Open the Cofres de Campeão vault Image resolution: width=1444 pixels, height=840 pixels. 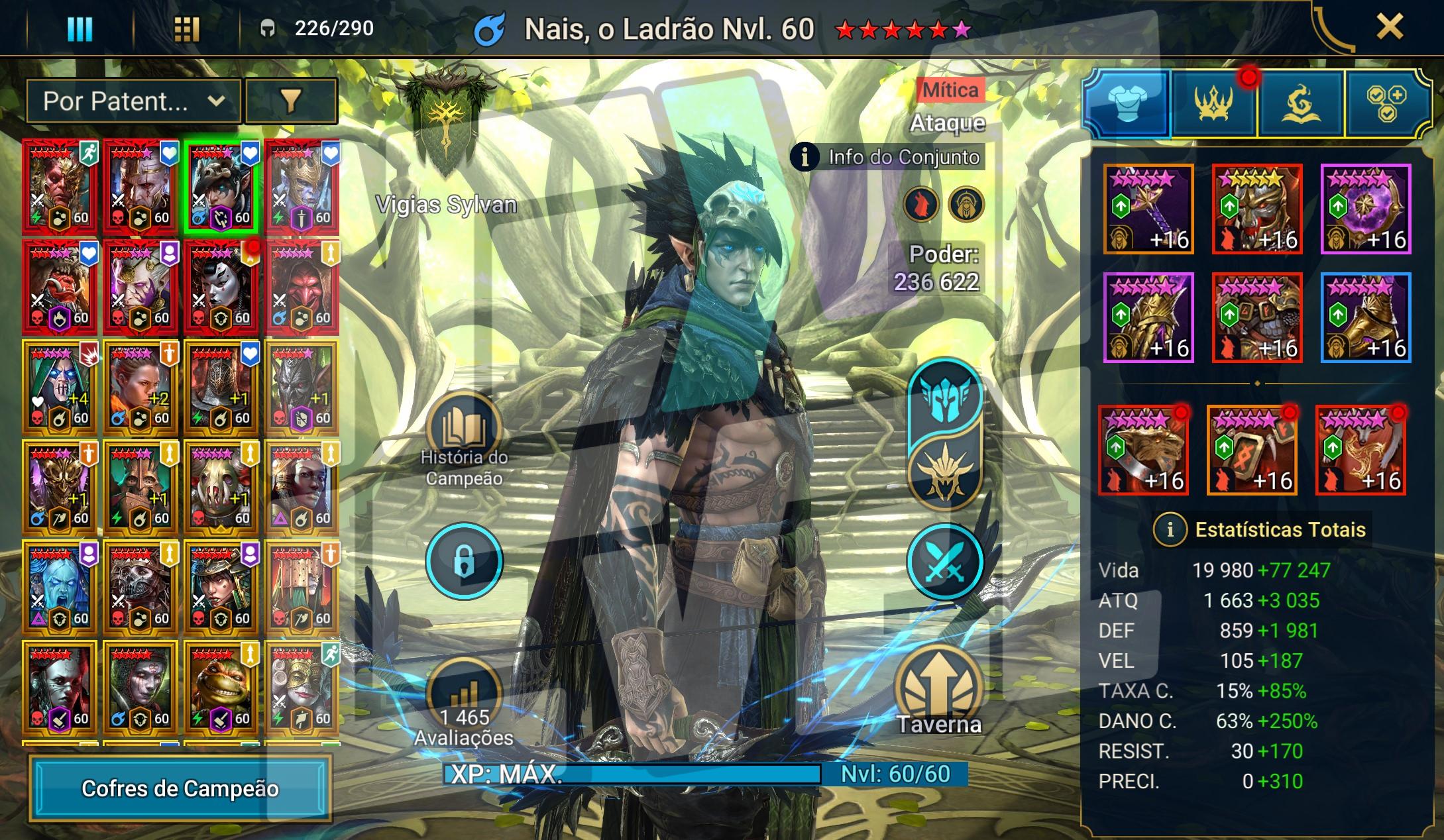180,788
